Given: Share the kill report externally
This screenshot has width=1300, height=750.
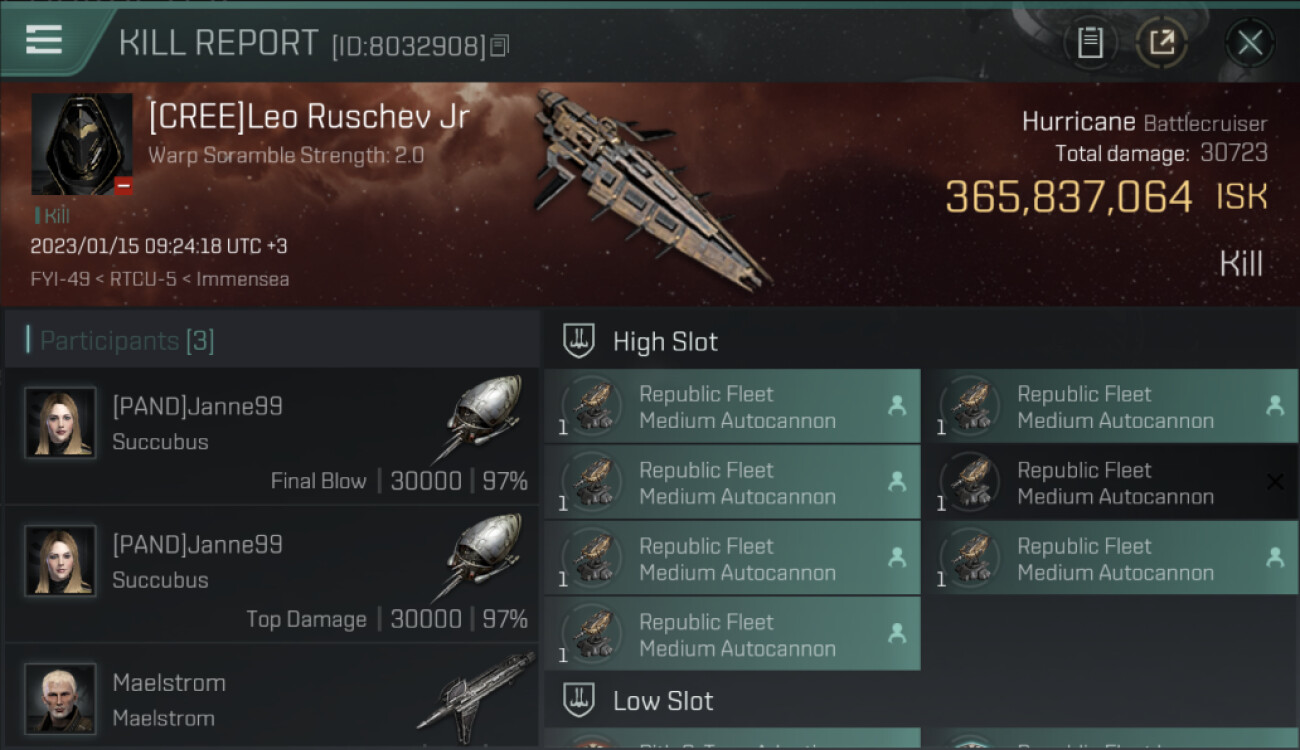Looking at the screenshot, I should (x=1162, y=43).
